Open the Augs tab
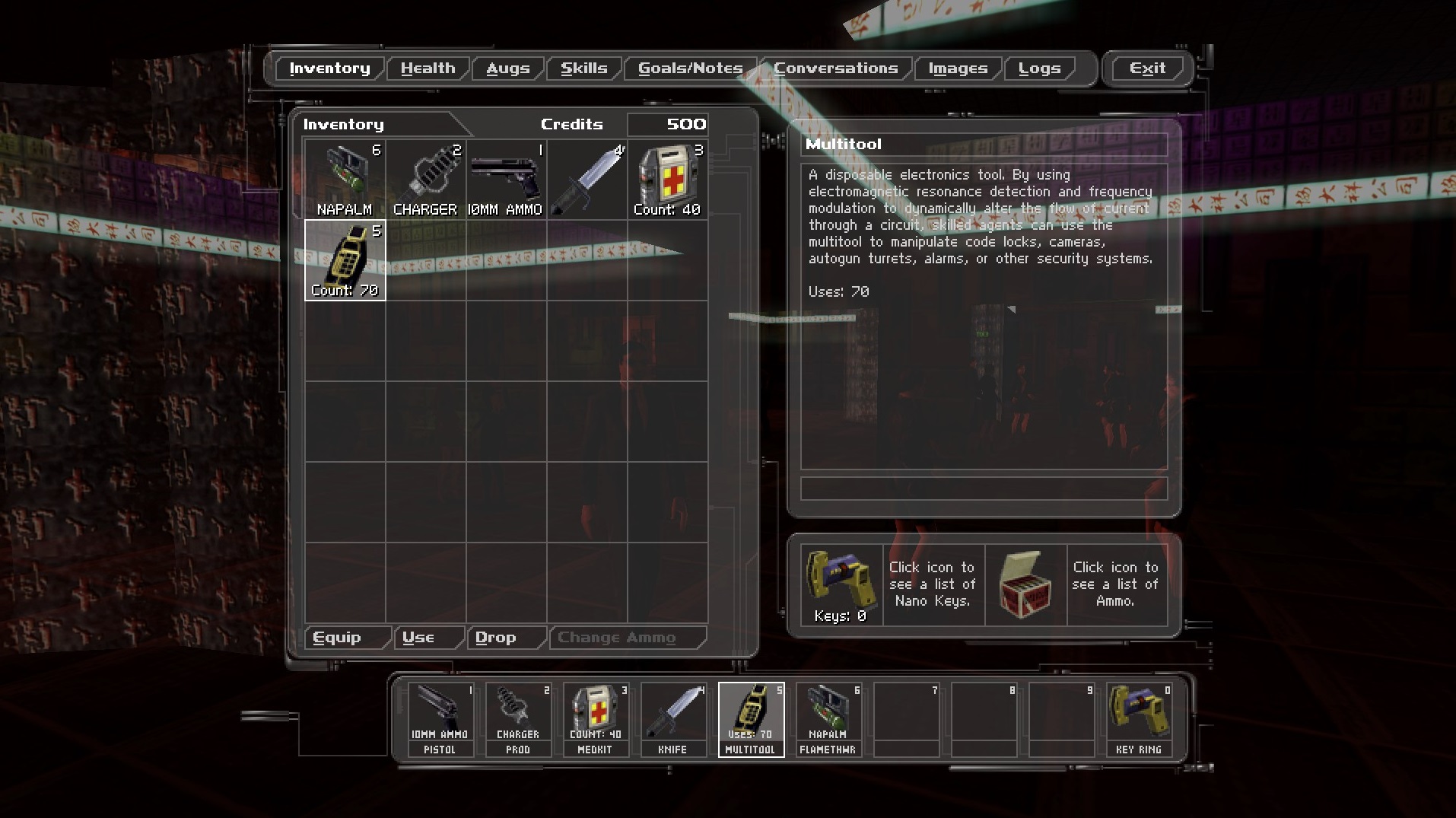The height and width of the screenshot is (818, 1456). tap(507, 68)
